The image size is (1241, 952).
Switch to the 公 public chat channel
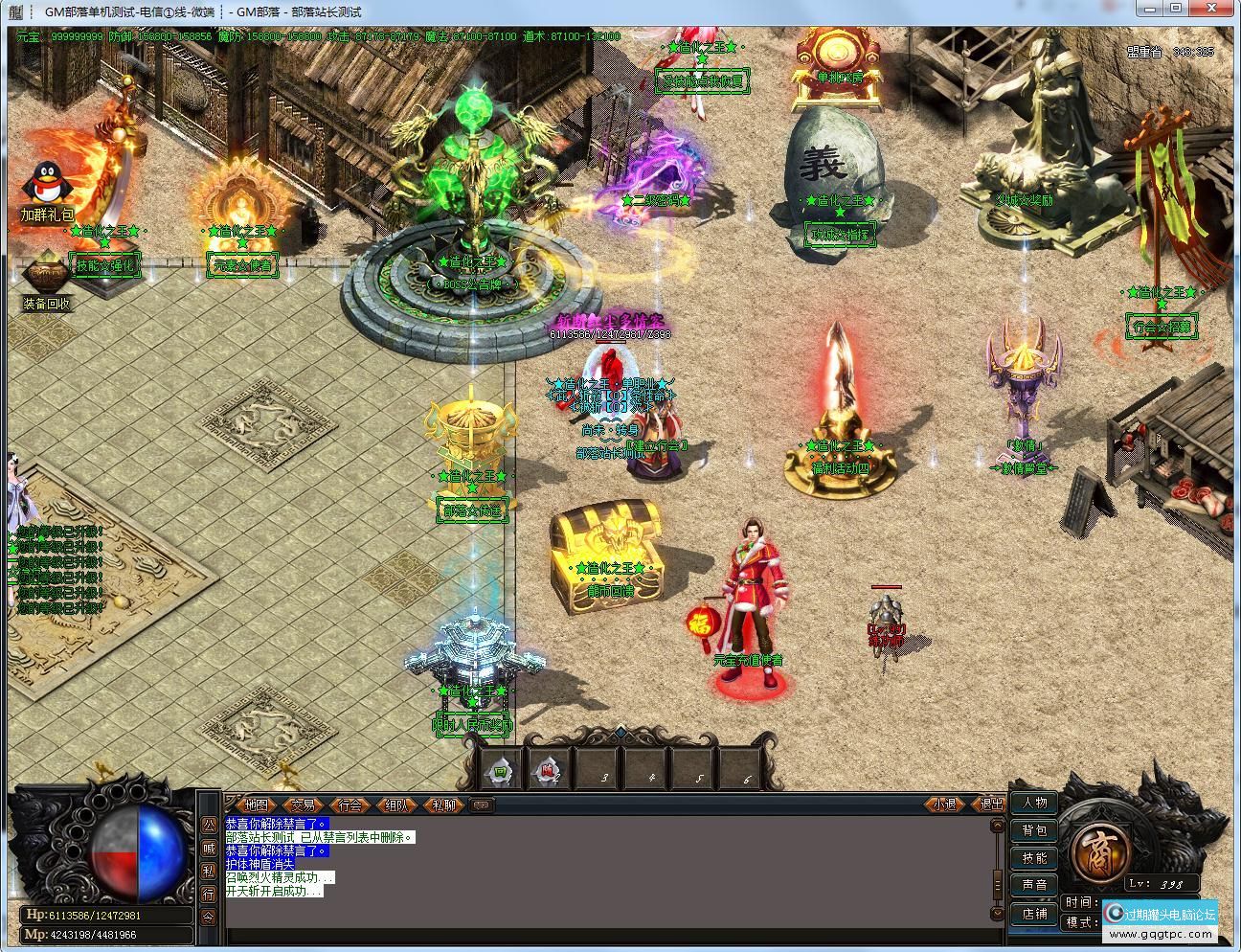pyautogui.click(x=209, y=825)
